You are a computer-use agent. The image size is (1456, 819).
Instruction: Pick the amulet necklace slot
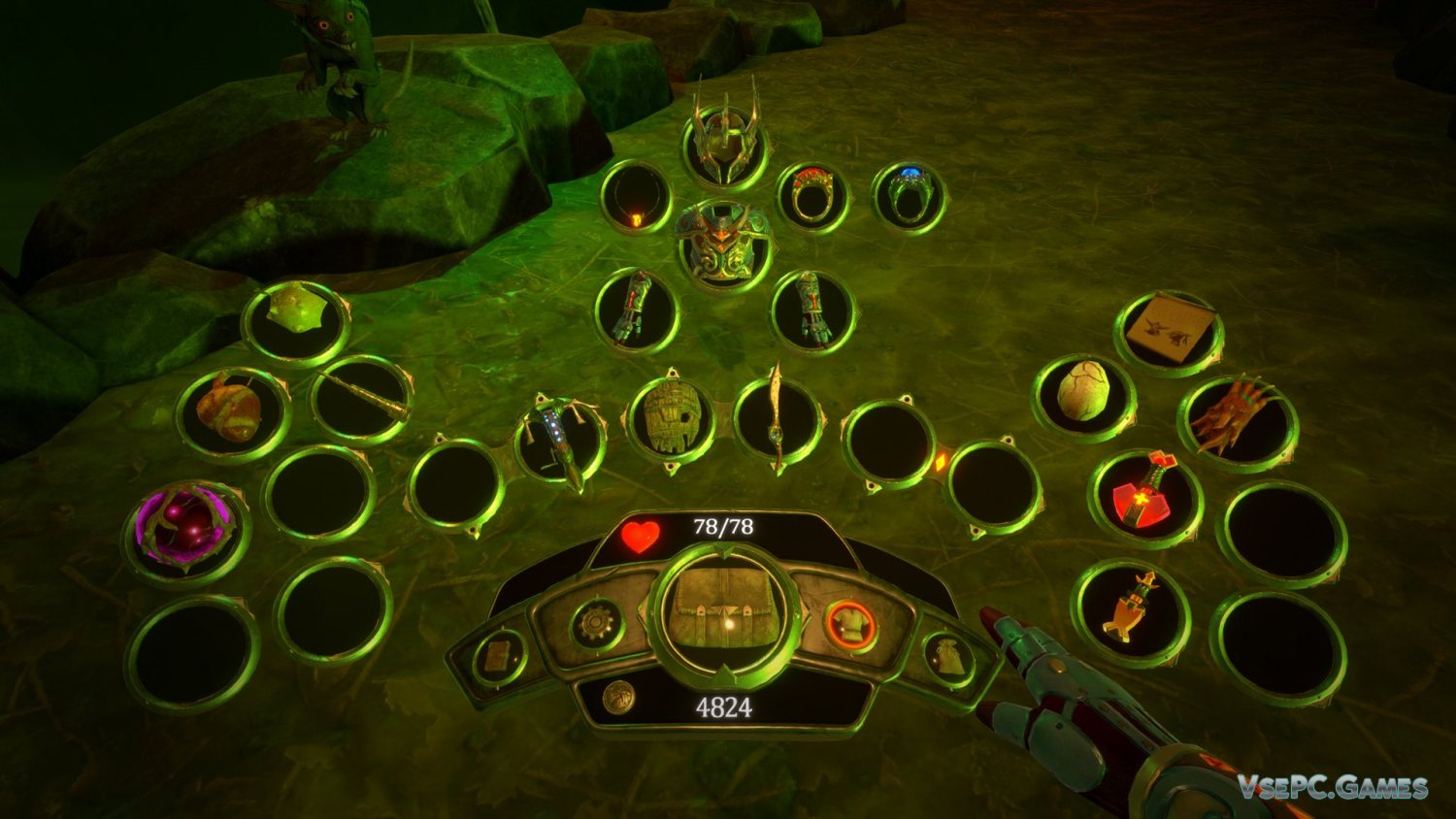pos(636,198)
